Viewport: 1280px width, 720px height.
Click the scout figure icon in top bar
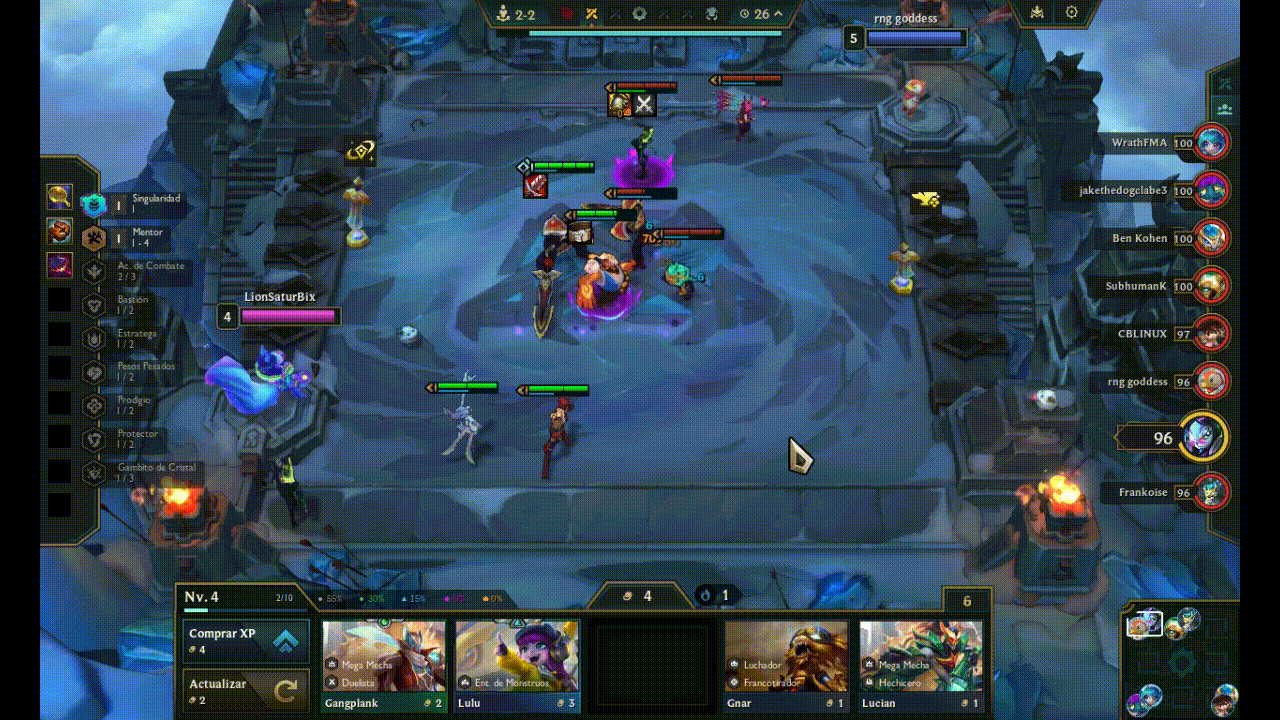click(502, 13)
